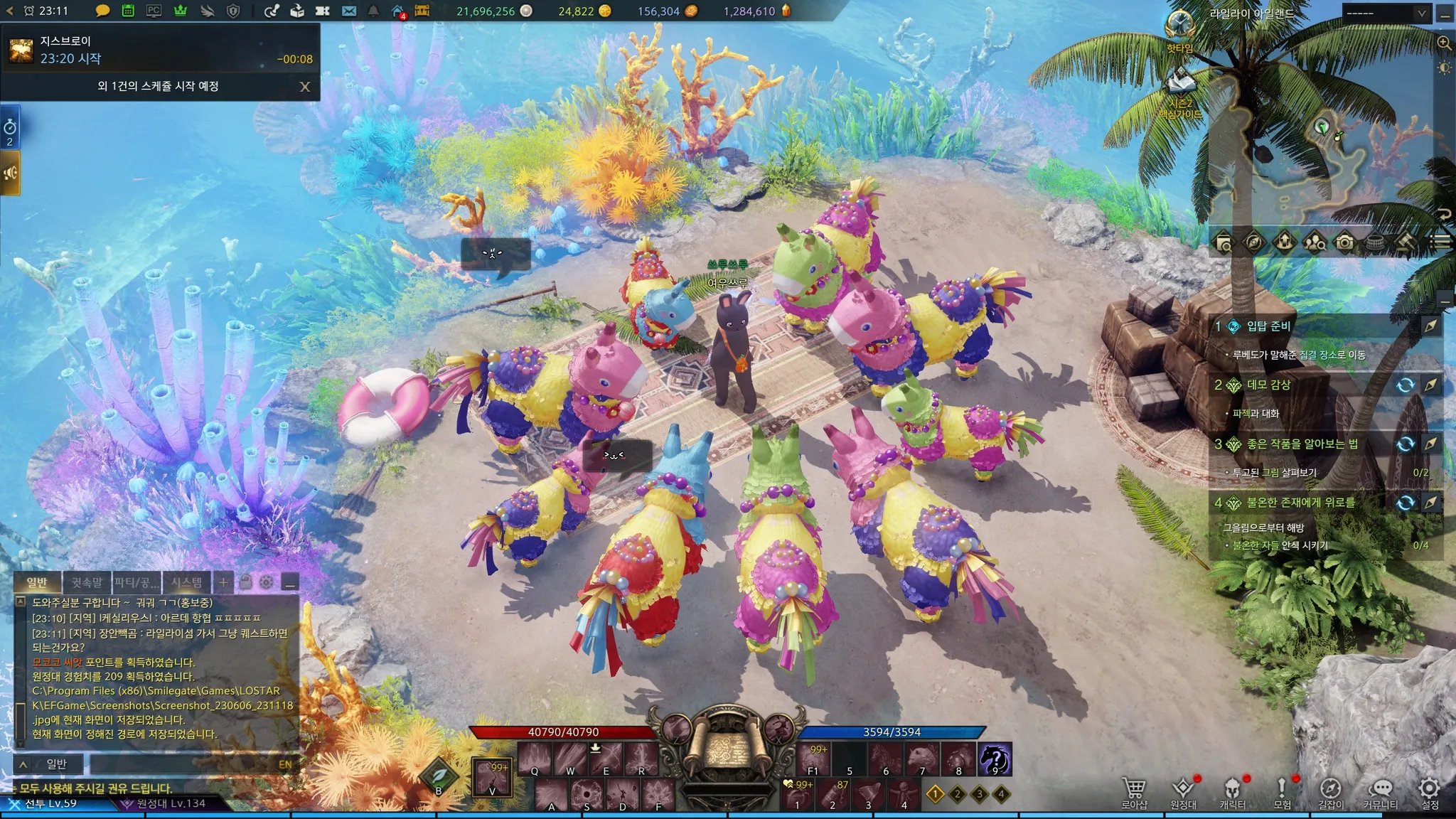Add a new chat tab with the plus button
This screenshot has height=819, width=1456.
click(x=223, y=582)
